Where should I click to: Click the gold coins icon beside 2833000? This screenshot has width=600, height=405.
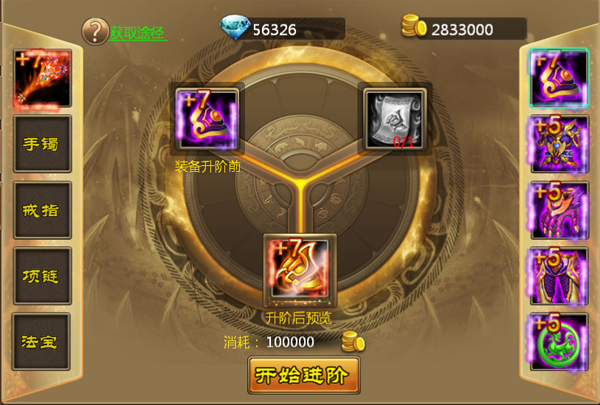click(413, 26)
